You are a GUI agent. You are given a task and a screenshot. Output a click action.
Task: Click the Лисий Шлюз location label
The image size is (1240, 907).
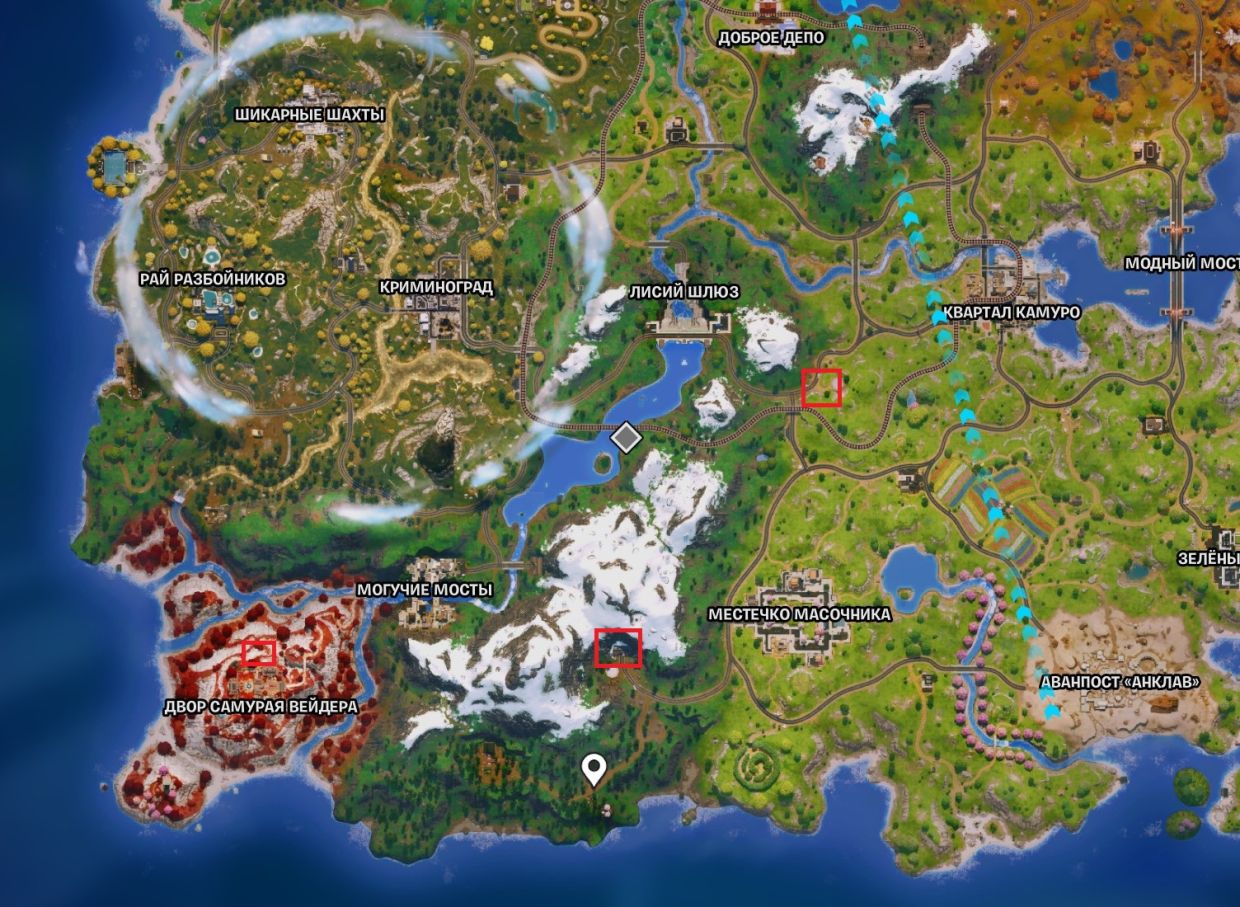point(684,291)
